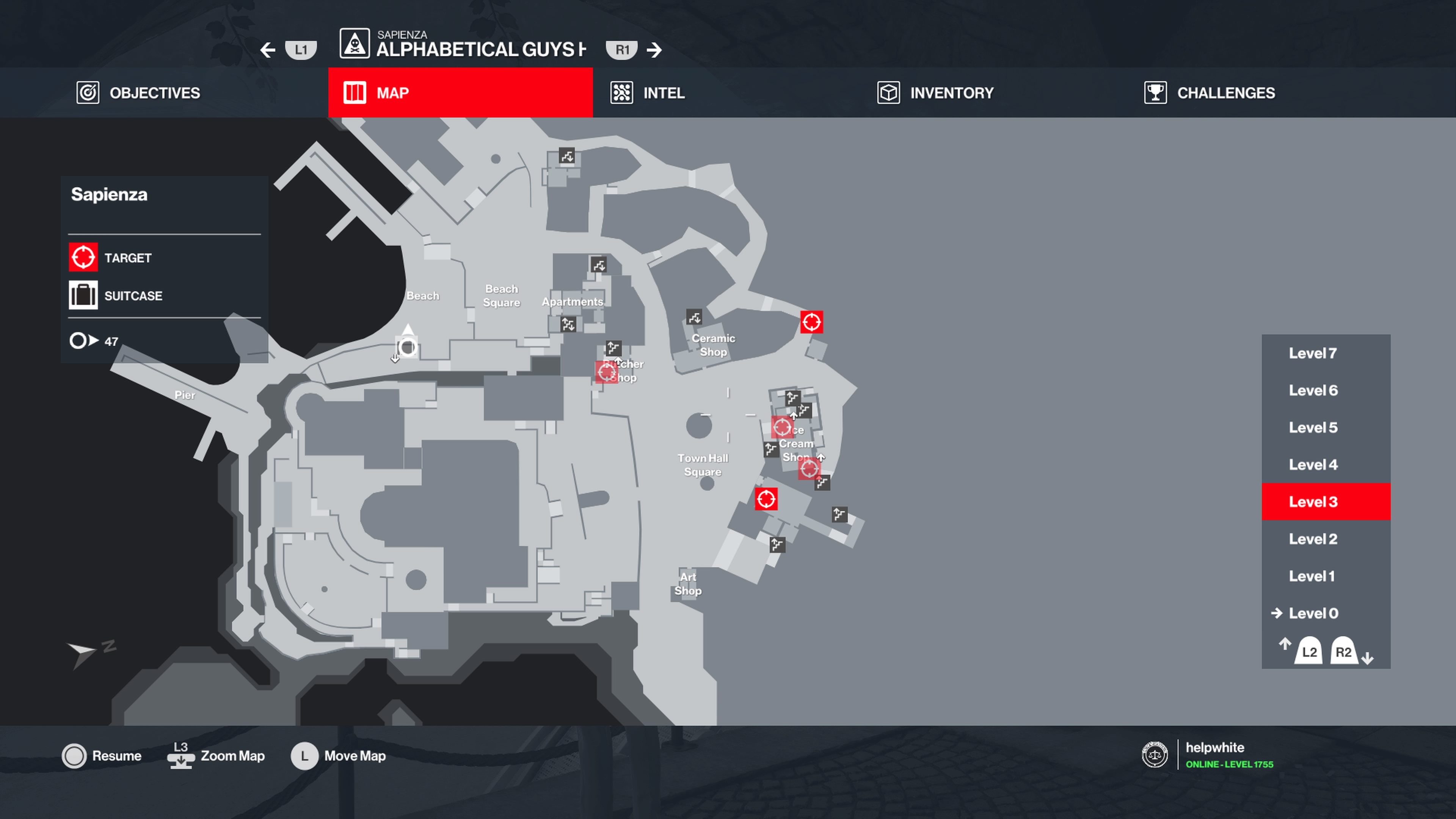Screen dimensions: 1456x819
Task: Go to previous page with left arrow
Action: click(x=268, y=50)
